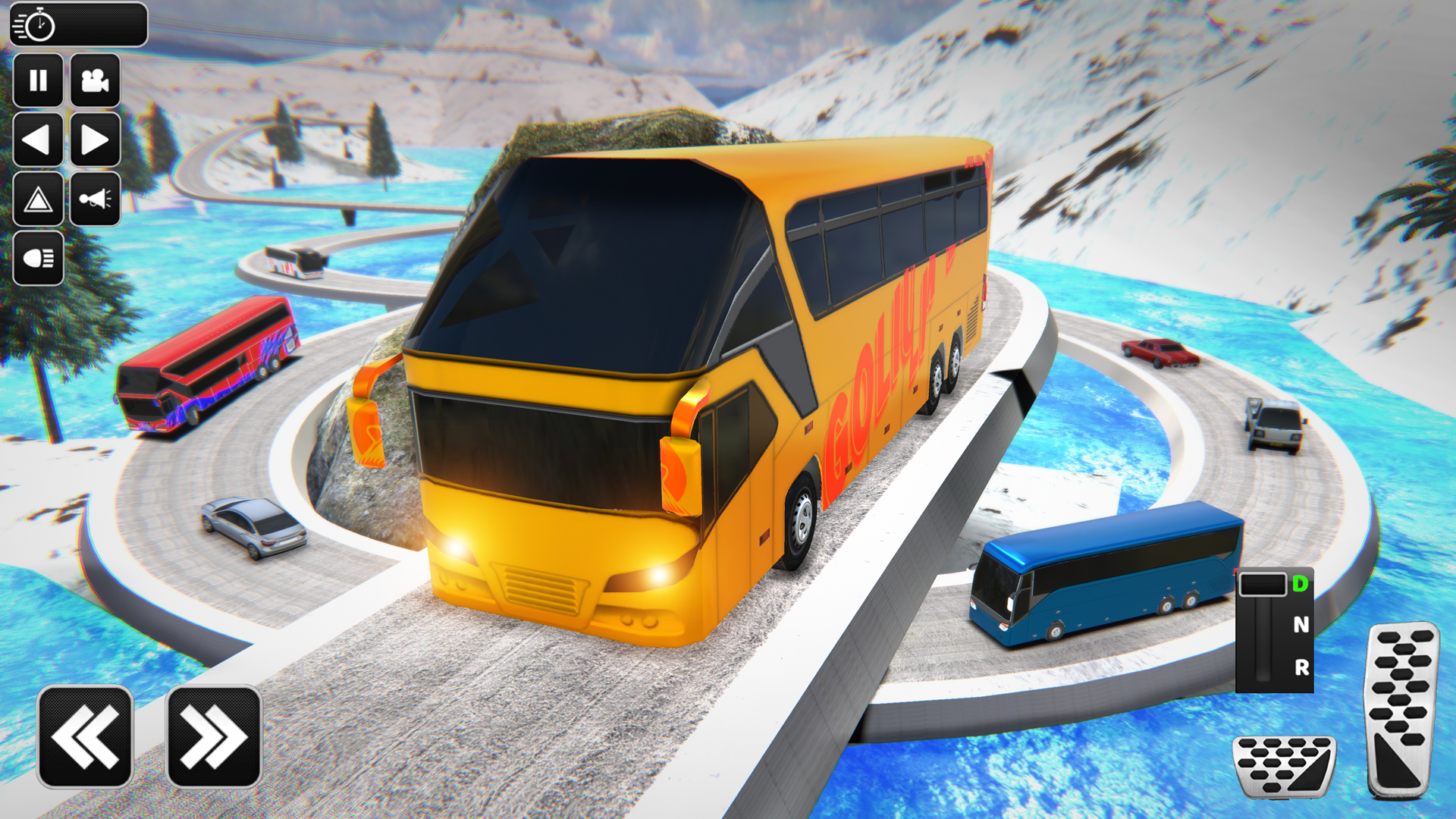The width and height of the screenshot is (1456, 819).
Task: Steer left with the double-chevron left button
Action: pos(85,736)
